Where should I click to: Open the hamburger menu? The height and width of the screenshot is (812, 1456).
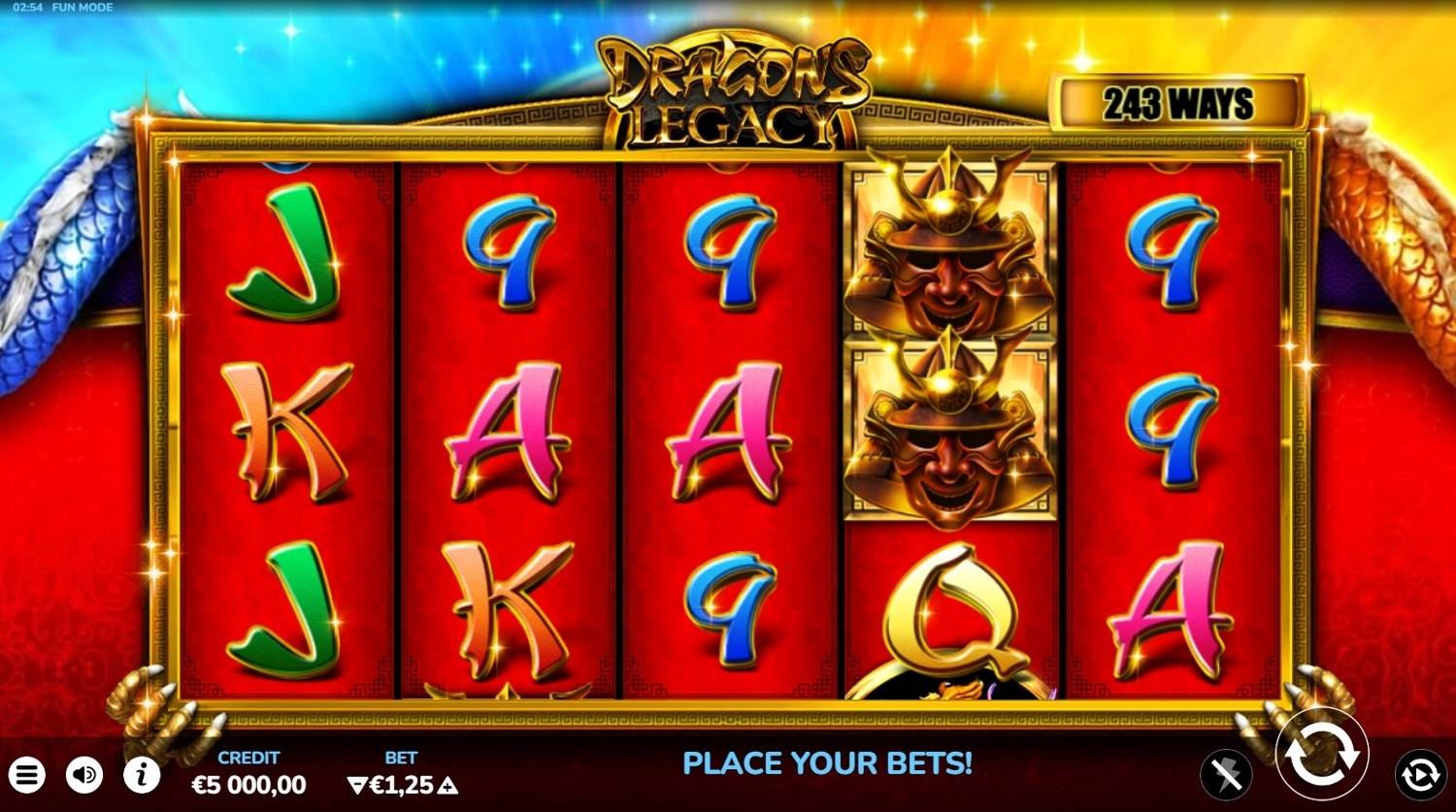[28, 774]
